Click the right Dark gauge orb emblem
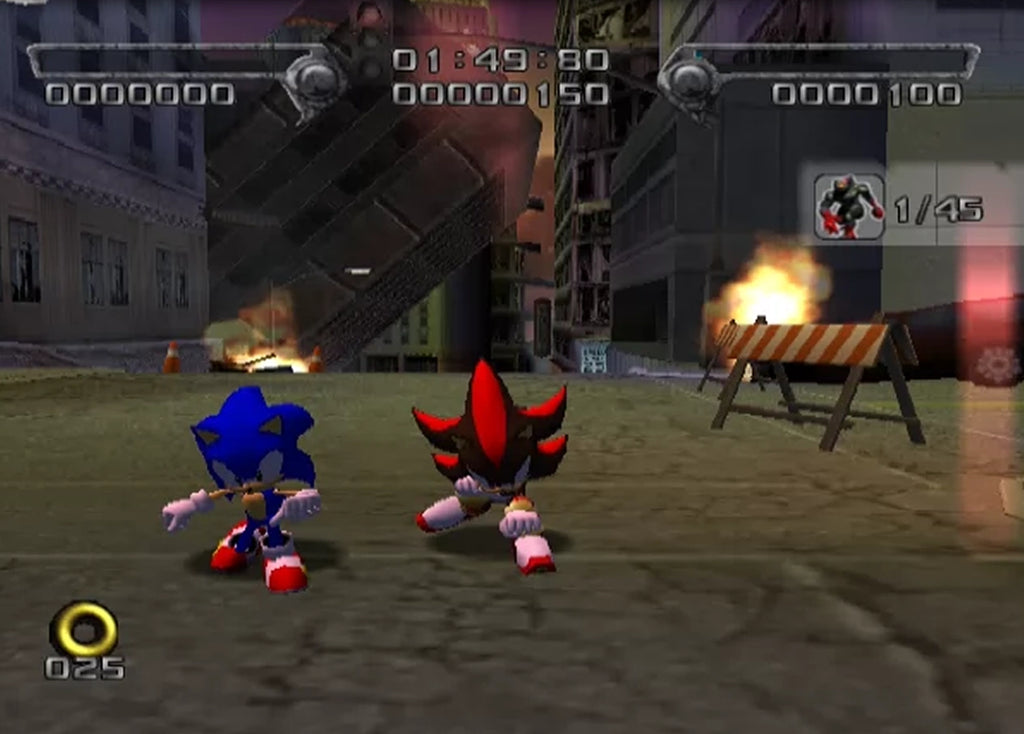The width and height of the screenshot is (1024, 734). click(x=689, y=81)
